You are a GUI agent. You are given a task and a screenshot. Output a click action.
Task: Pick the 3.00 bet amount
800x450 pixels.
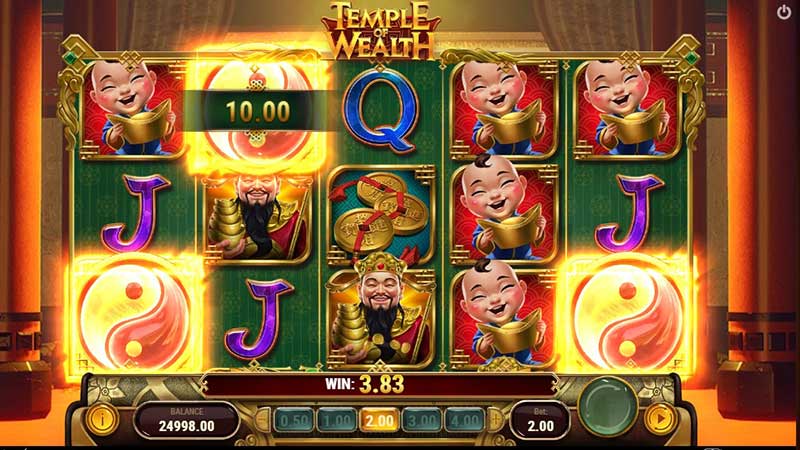423,421
